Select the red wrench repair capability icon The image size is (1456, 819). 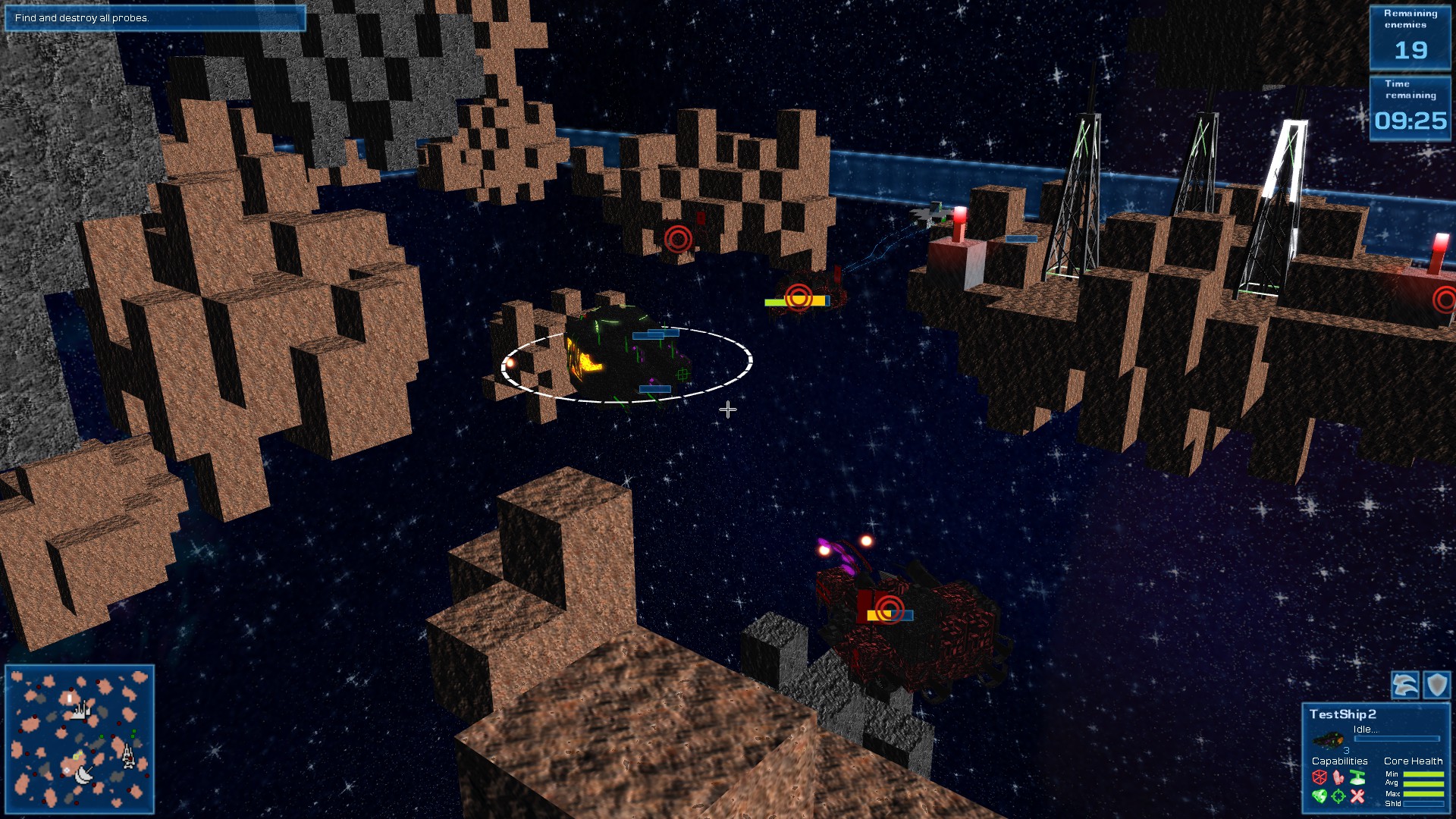[x=1357, y=795]
